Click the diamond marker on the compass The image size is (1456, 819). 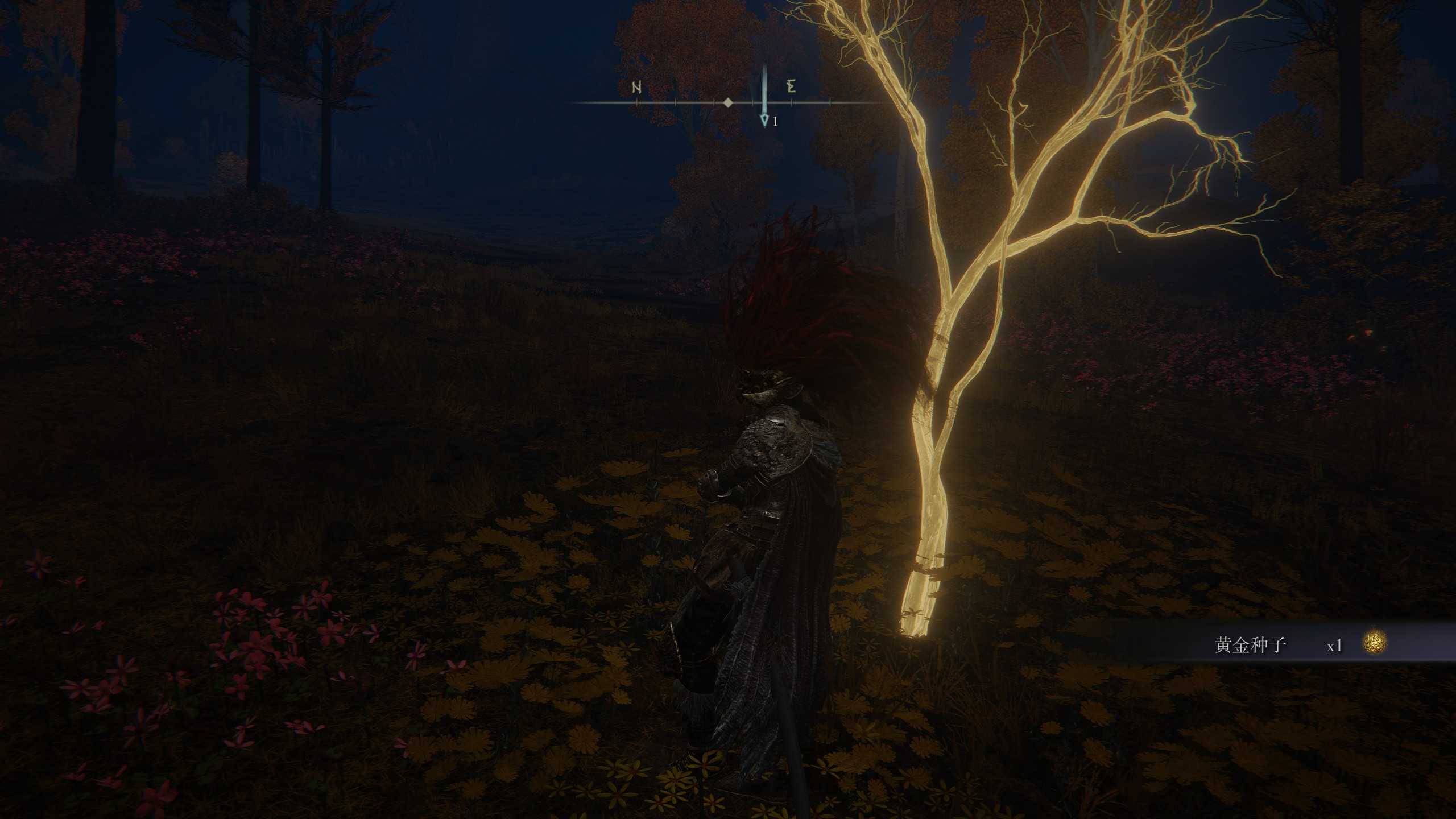coord(728,103)
